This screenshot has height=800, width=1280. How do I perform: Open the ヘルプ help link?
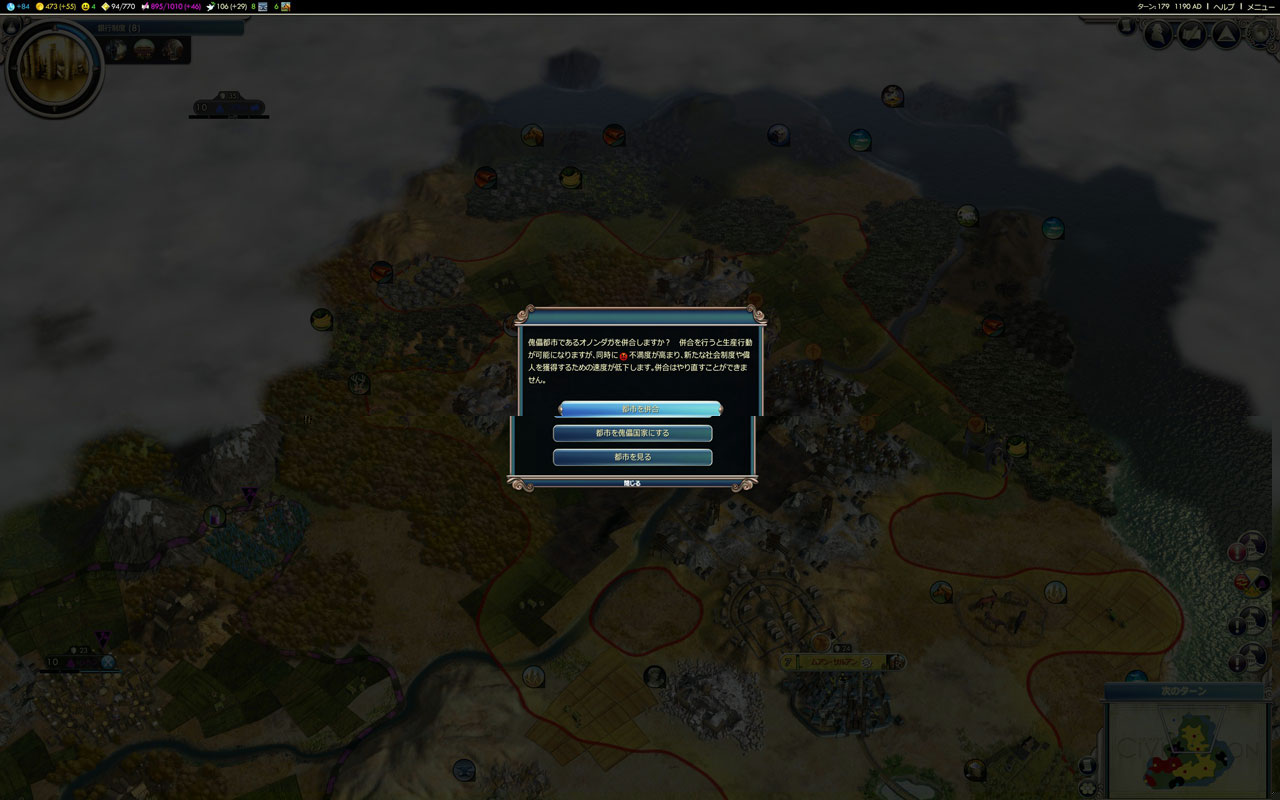pos(1224,6)
